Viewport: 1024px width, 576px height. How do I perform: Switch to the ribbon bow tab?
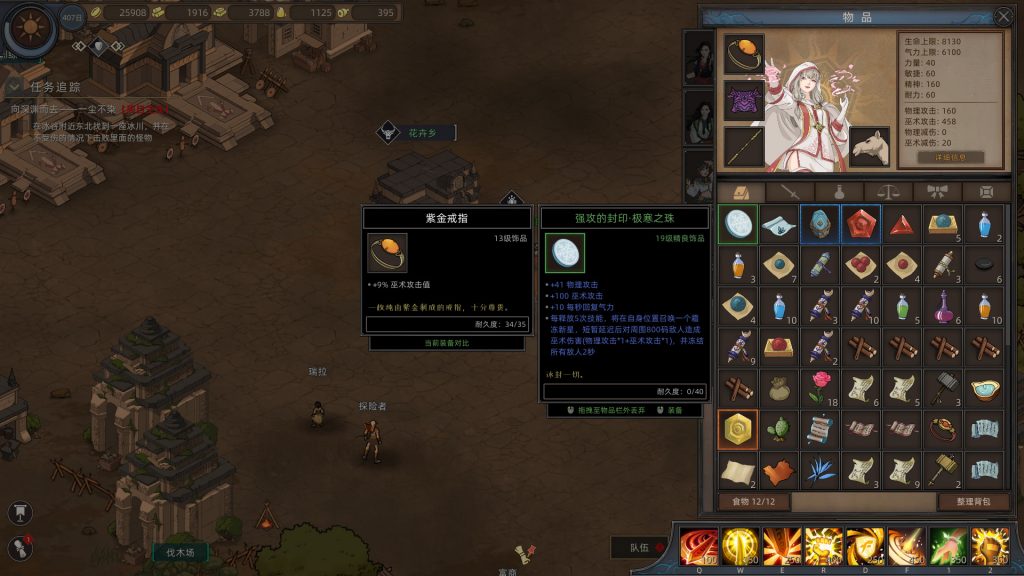(x=938, y=192)
